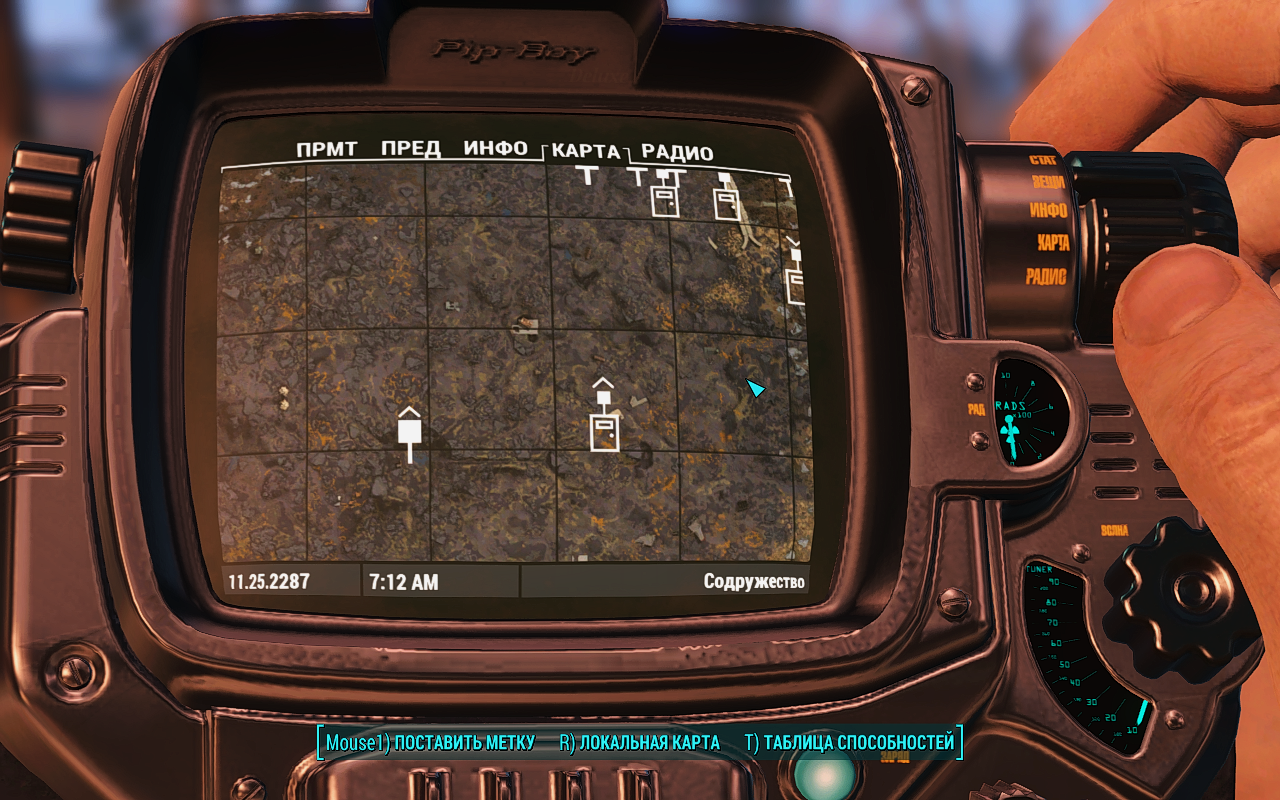This screenshot has width=1280, height=800.
Task: Show the ТАБЛИЦА СПОСОБНОСТЕЙ perk chart
Action: pyautogui.click(x=849, y=743)
